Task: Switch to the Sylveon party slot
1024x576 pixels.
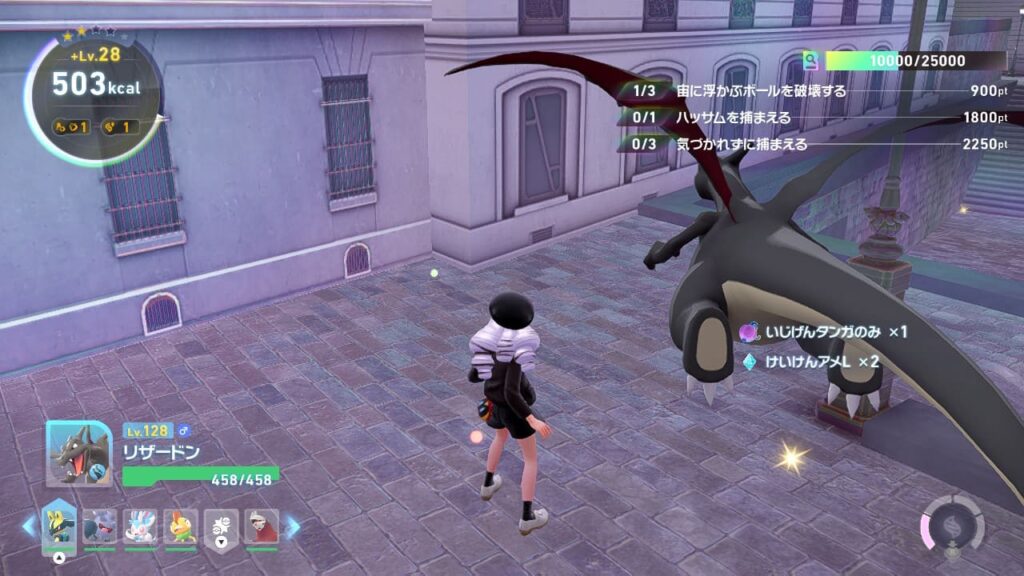Action: pyautogui.click(x=140, y=526)
